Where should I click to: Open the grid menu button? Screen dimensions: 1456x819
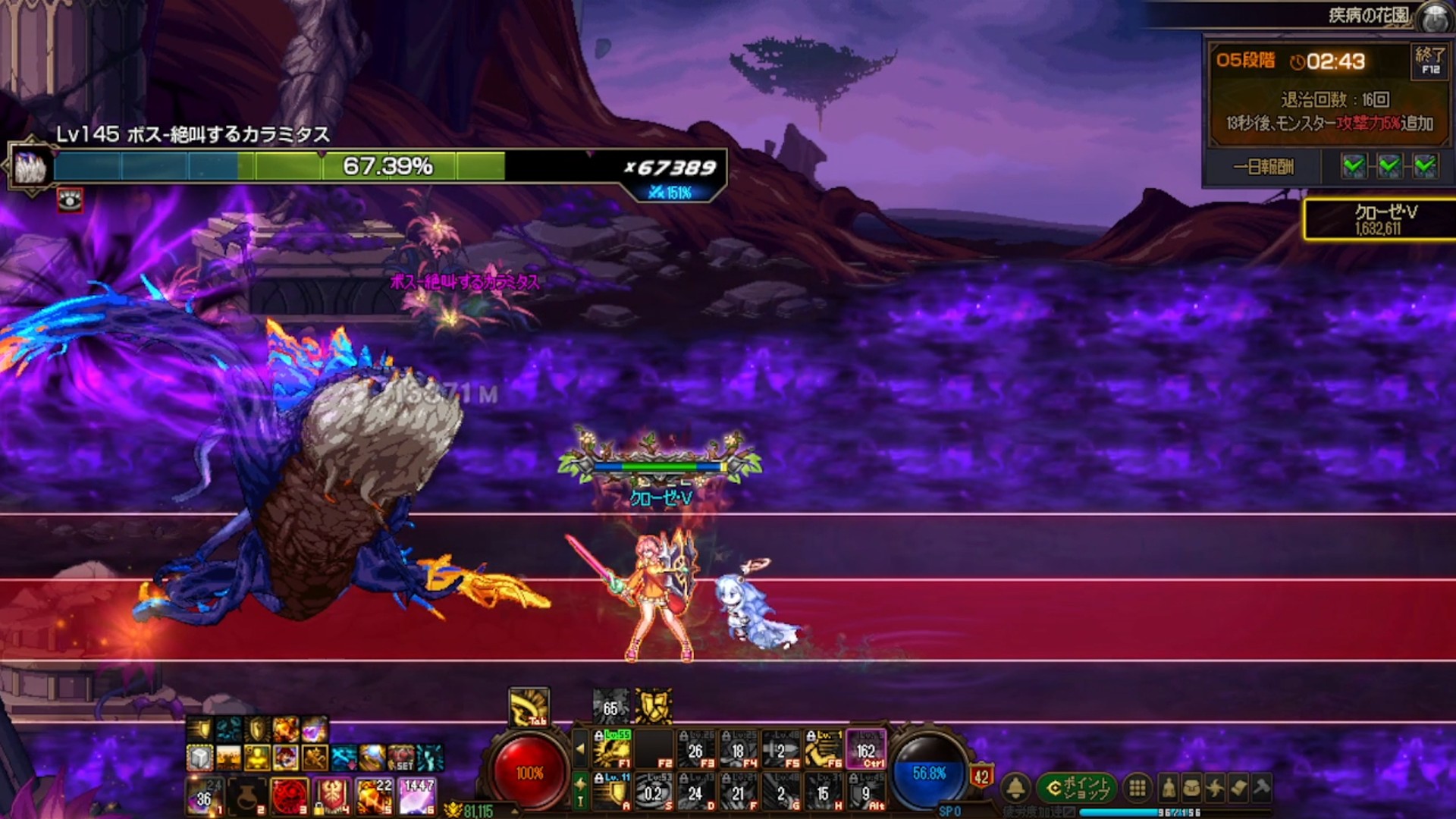coord(1137,789)
